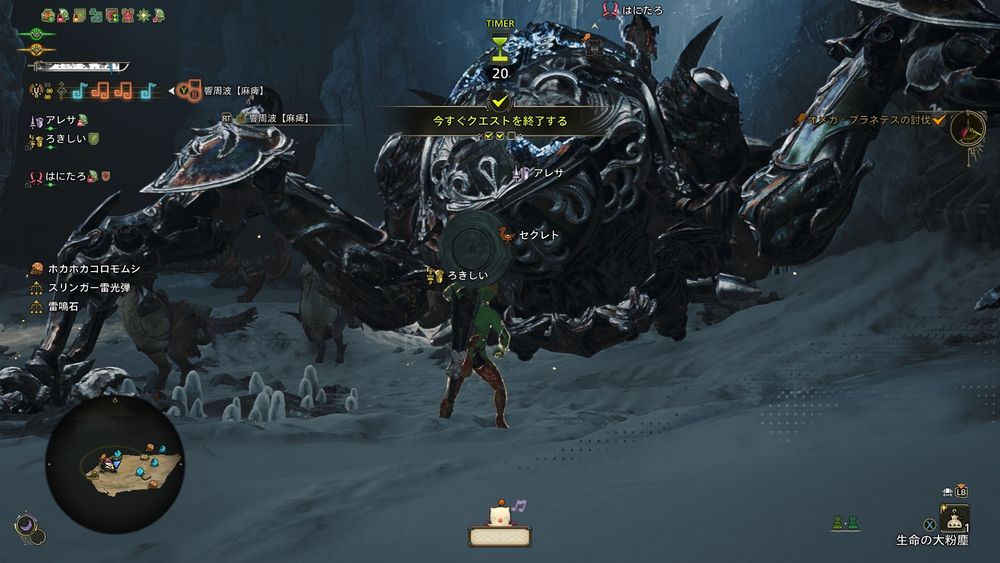Select party member はにたろ in the list
Viewport: 1000px width, 563px height.
(x=68, y=177)
